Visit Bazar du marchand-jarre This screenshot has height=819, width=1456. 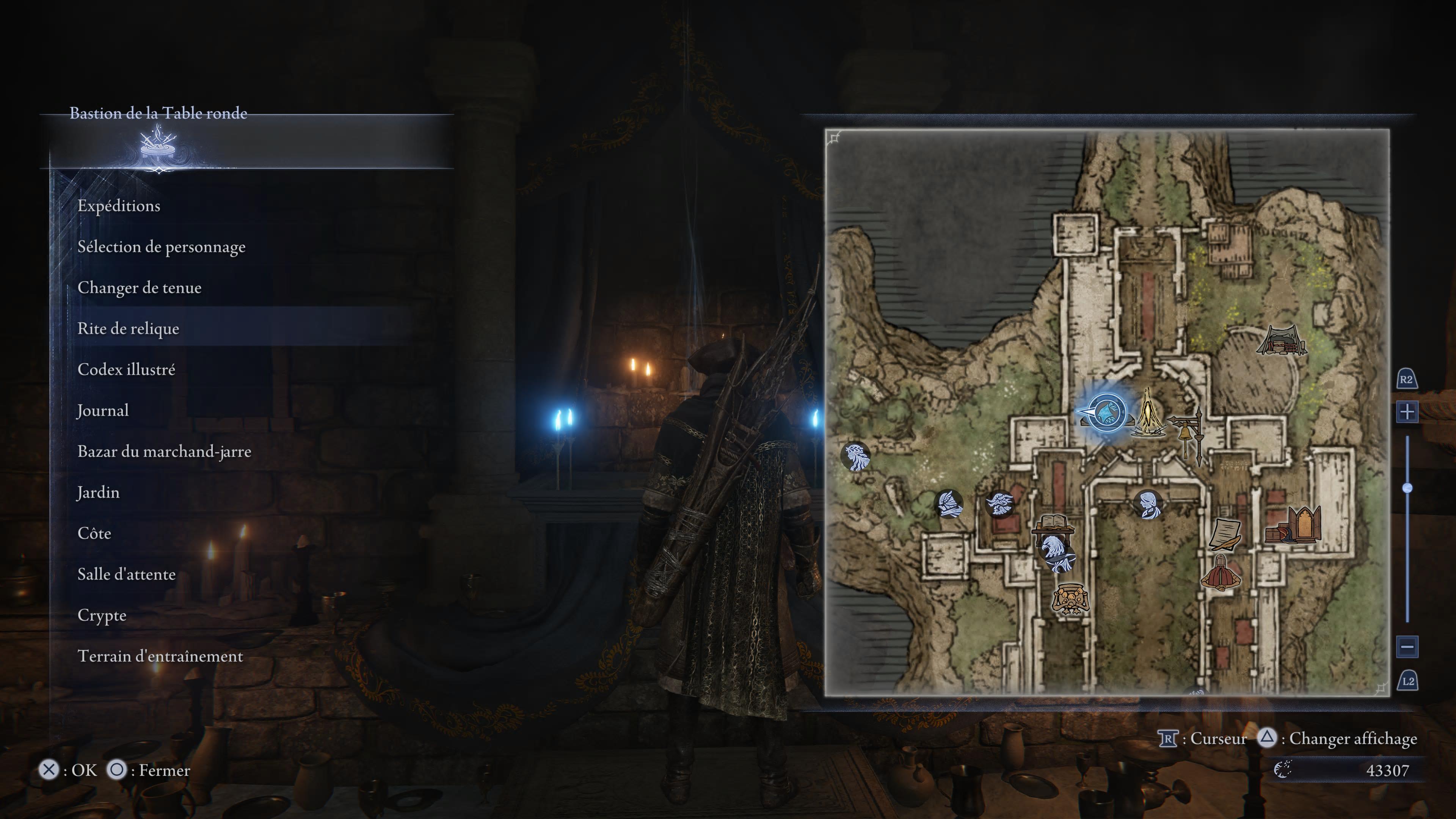164,452
